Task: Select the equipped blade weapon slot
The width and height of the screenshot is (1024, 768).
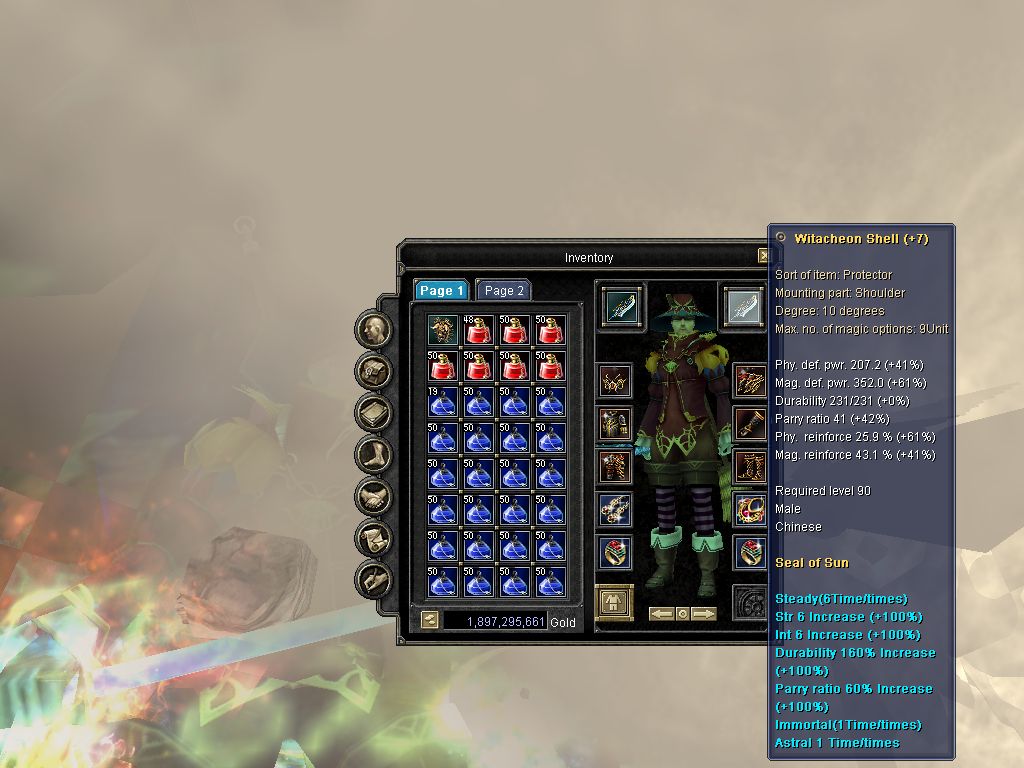Action: point(621,305)
